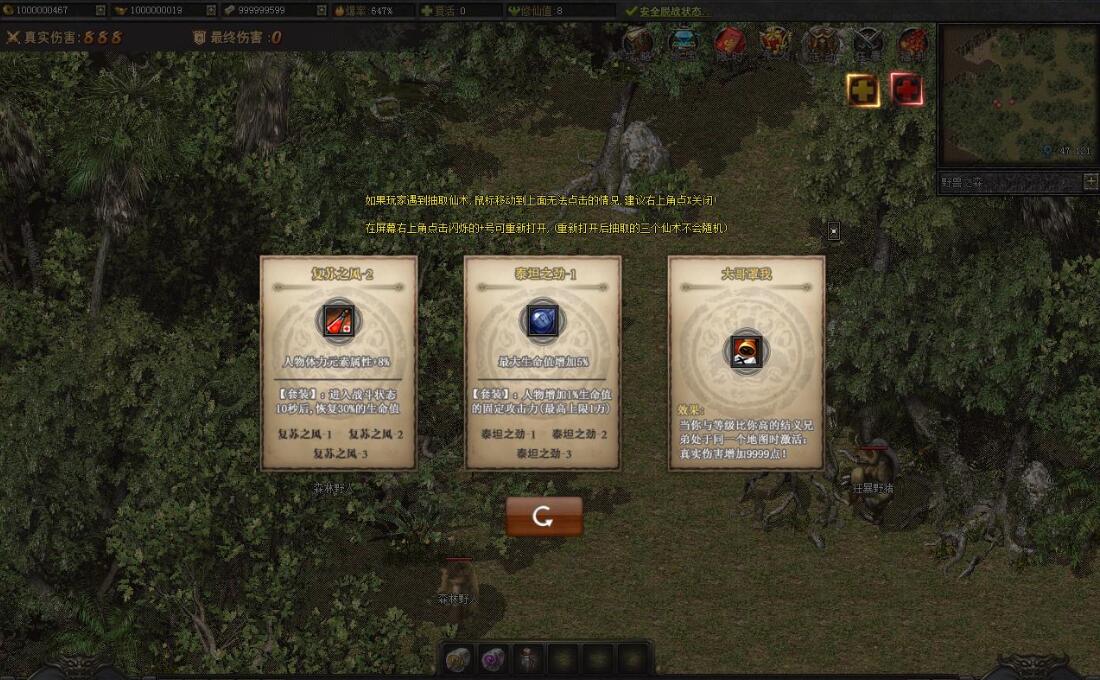The width and height of the screenshot is (1100, 680).
Task: Open the red envelope icon in top menu
Action: tap(728, 42)
